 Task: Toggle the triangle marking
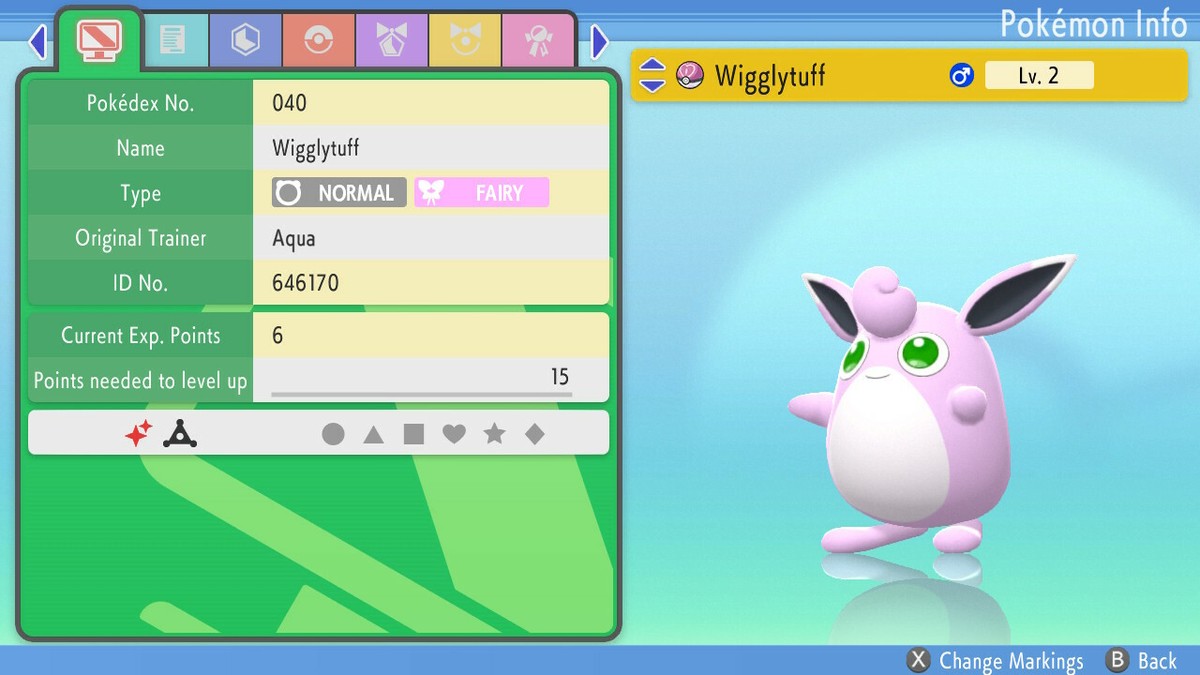373,434
